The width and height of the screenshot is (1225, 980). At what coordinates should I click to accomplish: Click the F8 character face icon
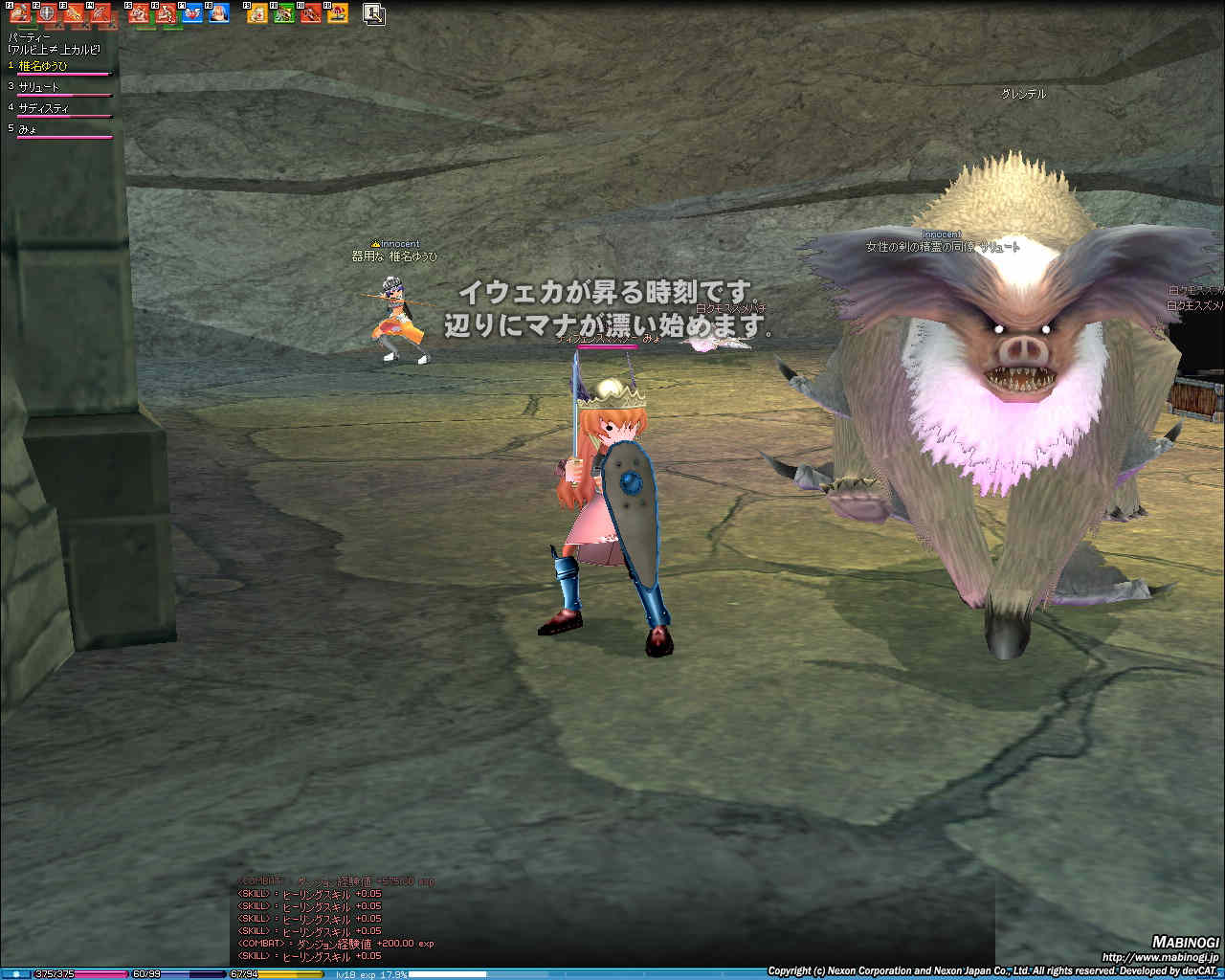tap(219, 13)
